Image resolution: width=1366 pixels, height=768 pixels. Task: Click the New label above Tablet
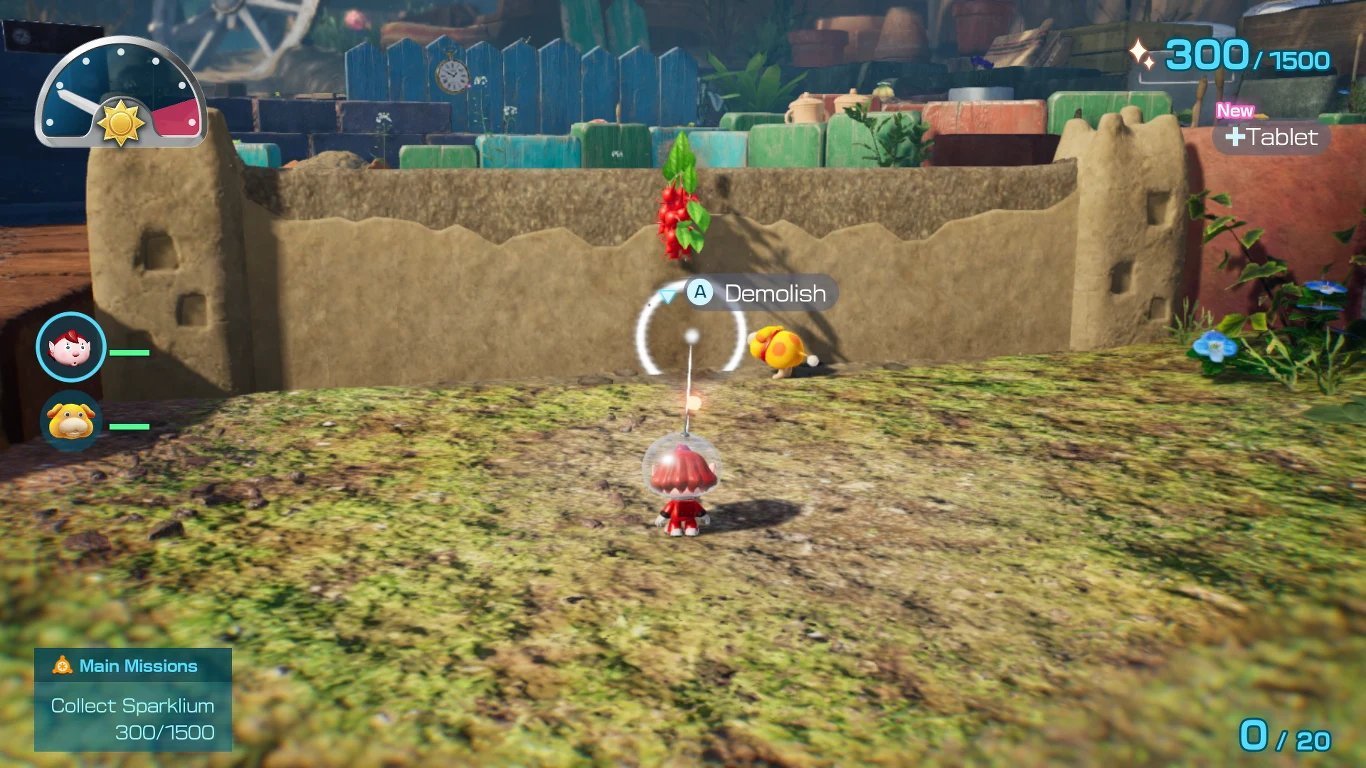[1234, 110]
